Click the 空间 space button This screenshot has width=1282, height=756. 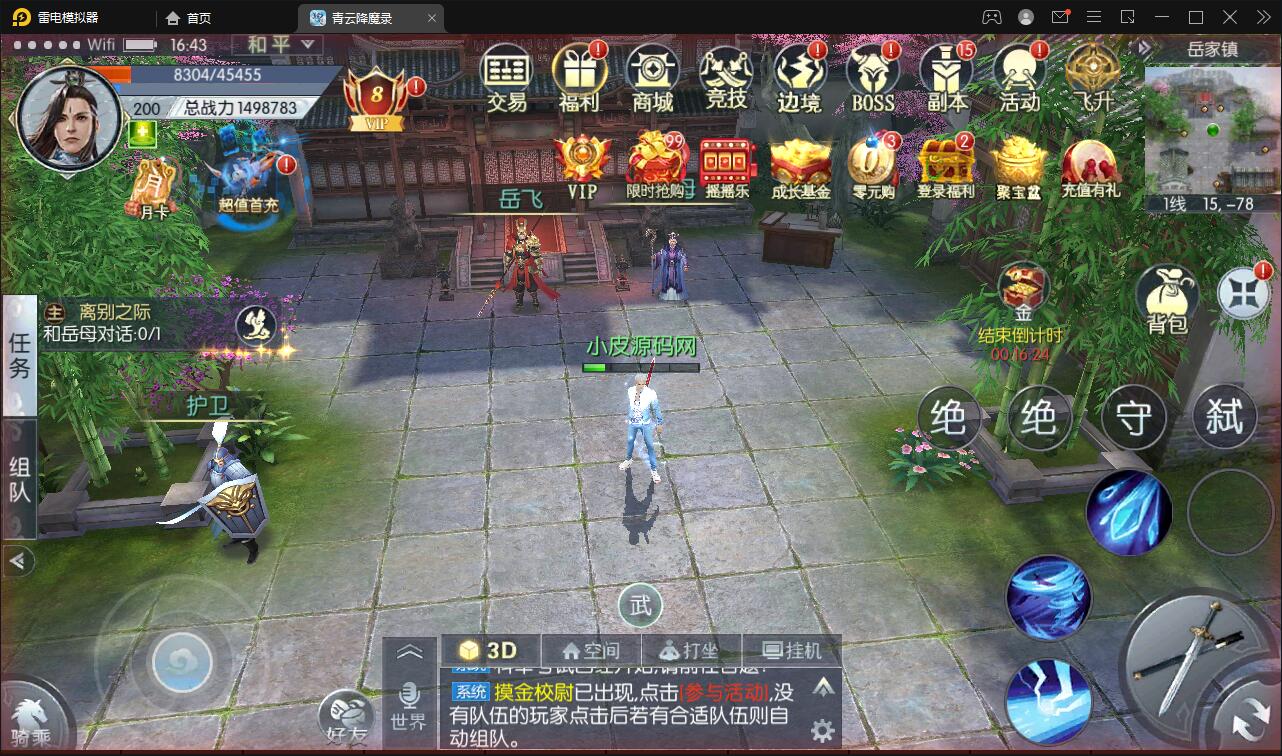(x=594, y=649)
